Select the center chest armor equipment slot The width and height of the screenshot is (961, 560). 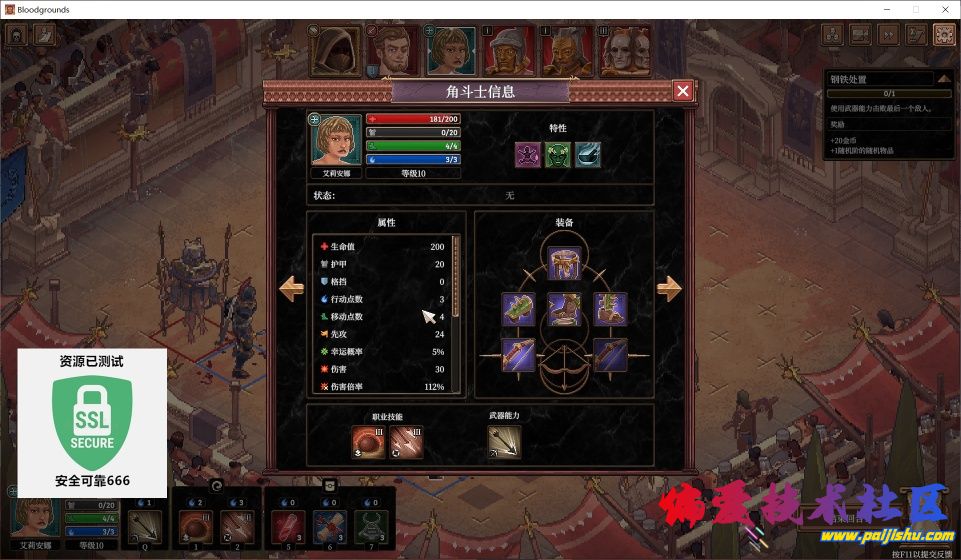[x=564, y=308]
